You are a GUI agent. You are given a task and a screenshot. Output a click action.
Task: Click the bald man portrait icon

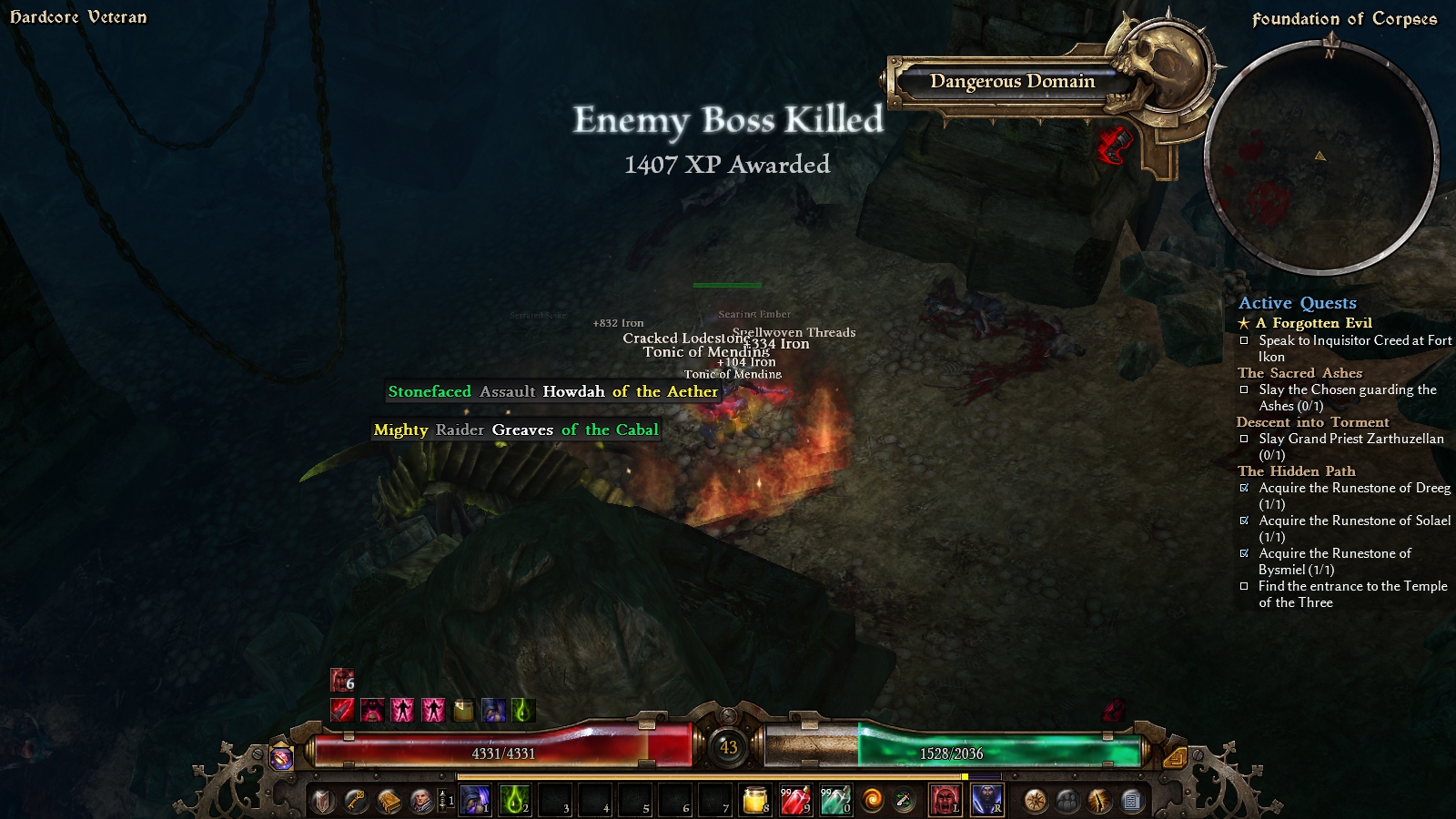pos(421,801)
